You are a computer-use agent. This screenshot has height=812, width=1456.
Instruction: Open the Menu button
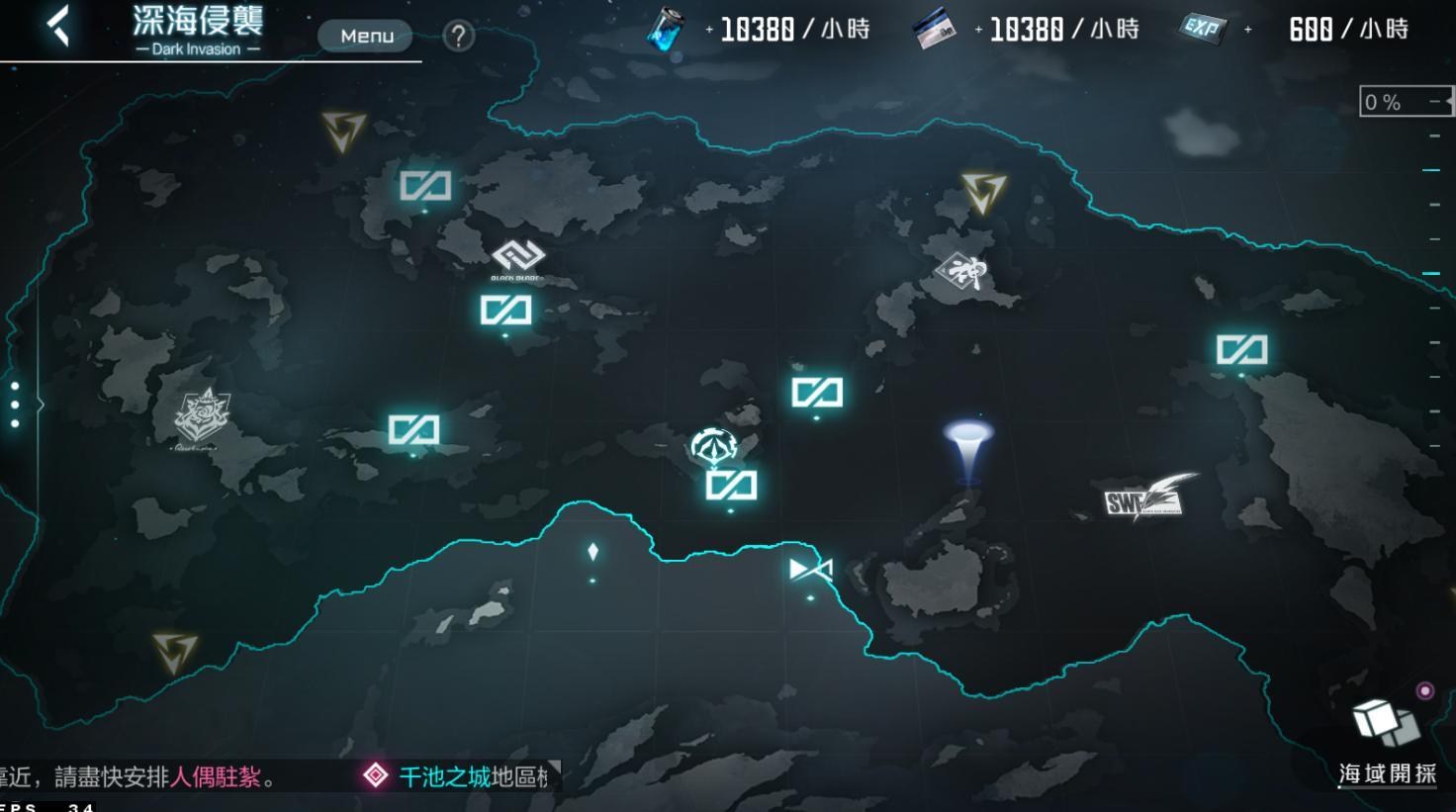366,37
